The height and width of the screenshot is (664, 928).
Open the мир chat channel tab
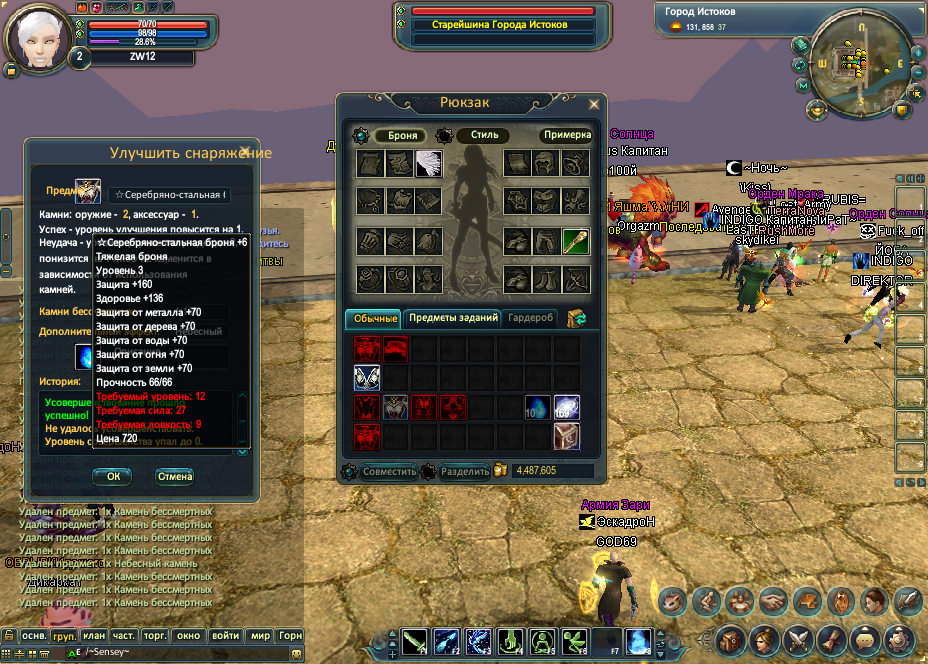tap(260, 635)
